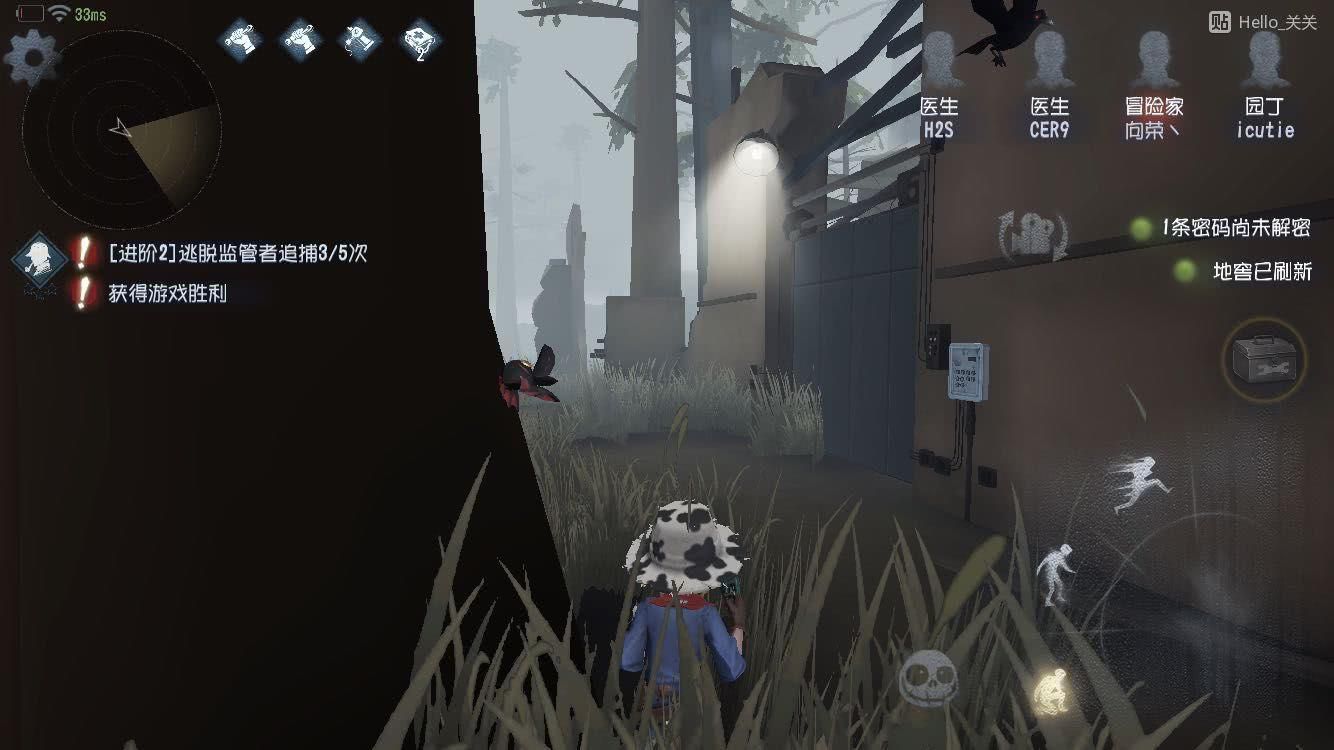Screen dimensions: 1334x750
Task: Tap the camera rotate view icon
Action: (x=1033, y=237)
